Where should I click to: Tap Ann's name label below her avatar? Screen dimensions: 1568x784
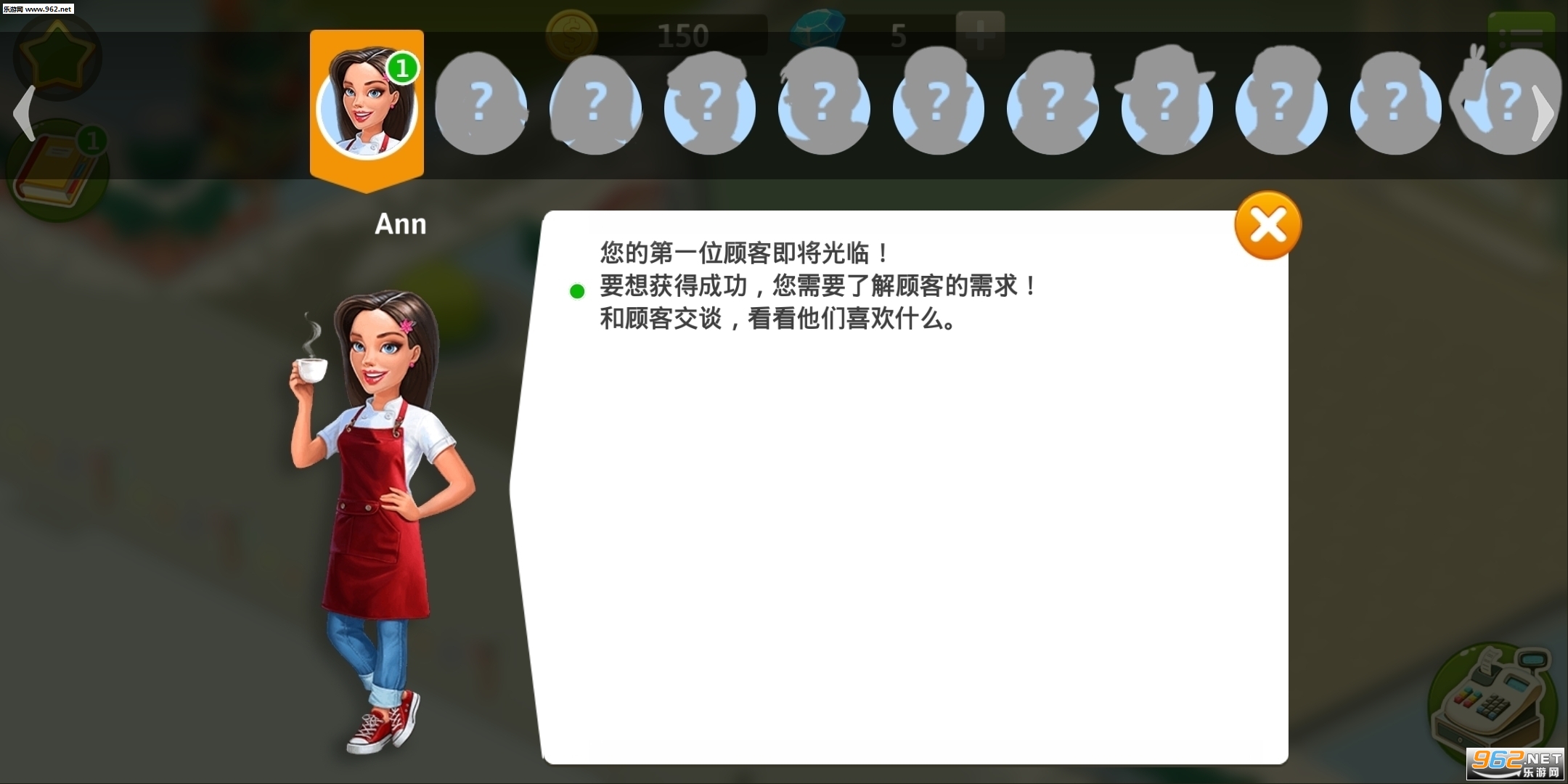(x=400, y=224)
